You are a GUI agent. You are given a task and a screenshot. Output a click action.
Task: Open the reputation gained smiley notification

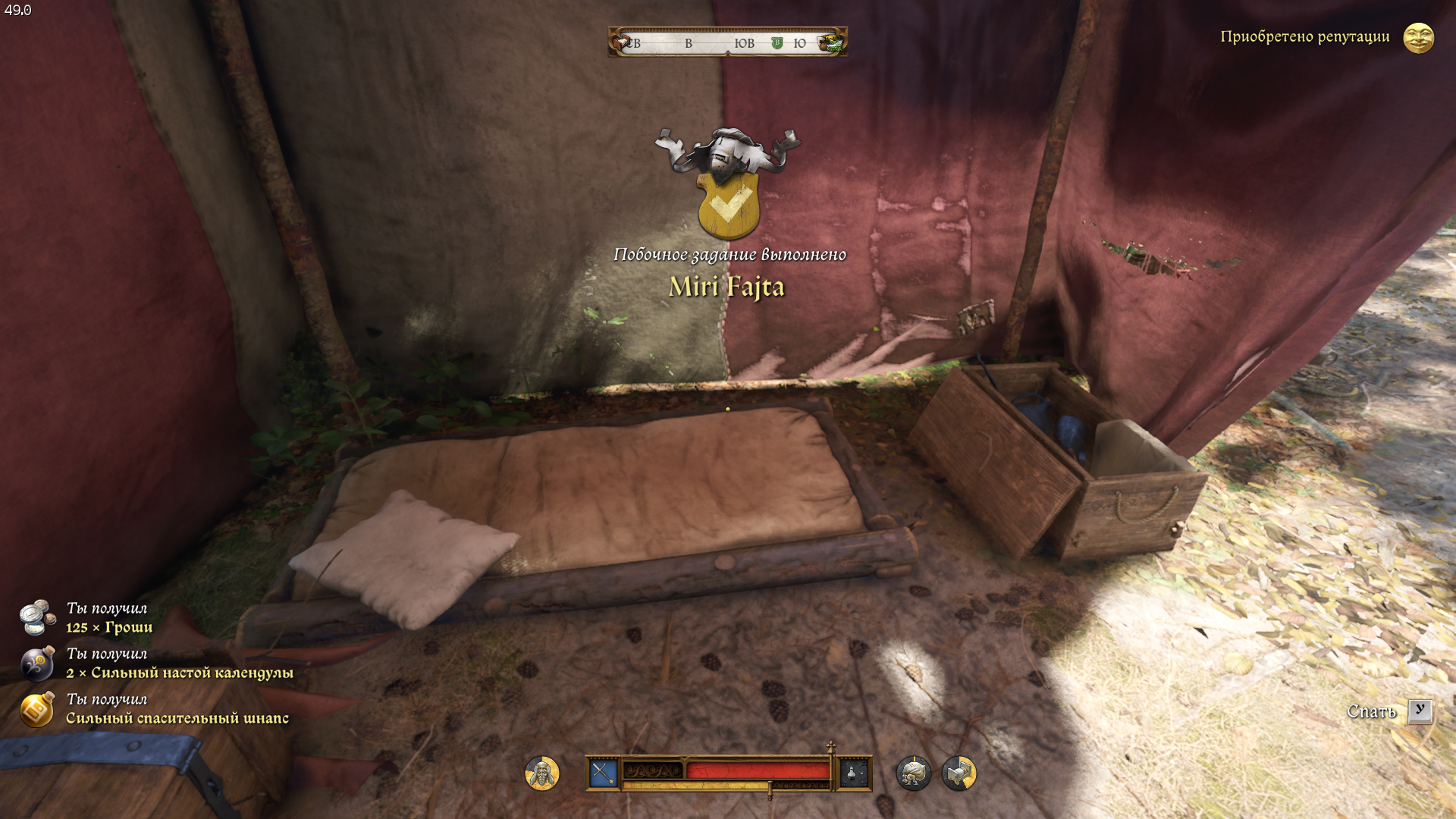click(x=1418, y=37)
